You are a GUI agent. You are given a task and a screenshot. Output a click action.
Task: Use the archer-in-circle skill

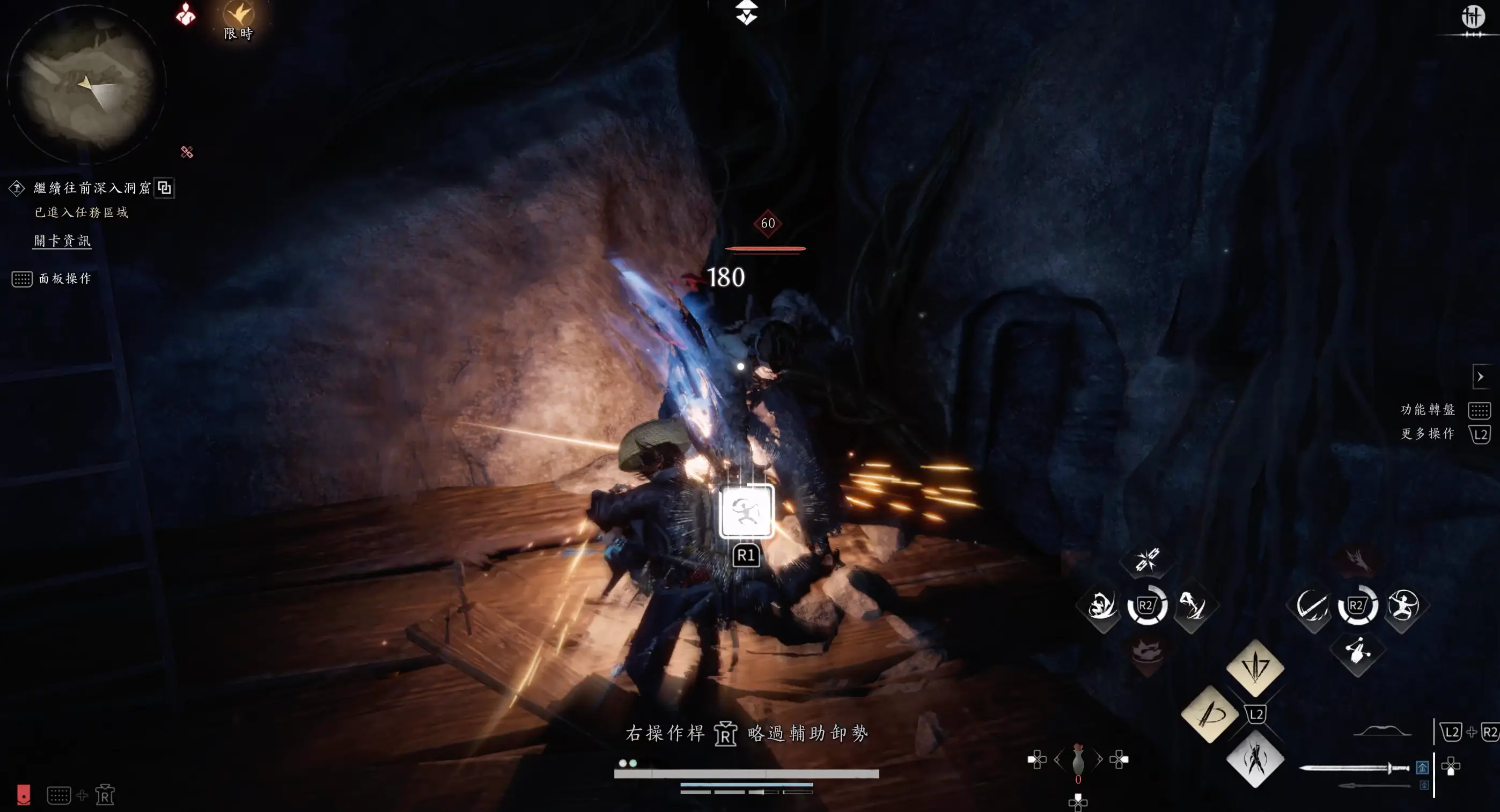1403,606
